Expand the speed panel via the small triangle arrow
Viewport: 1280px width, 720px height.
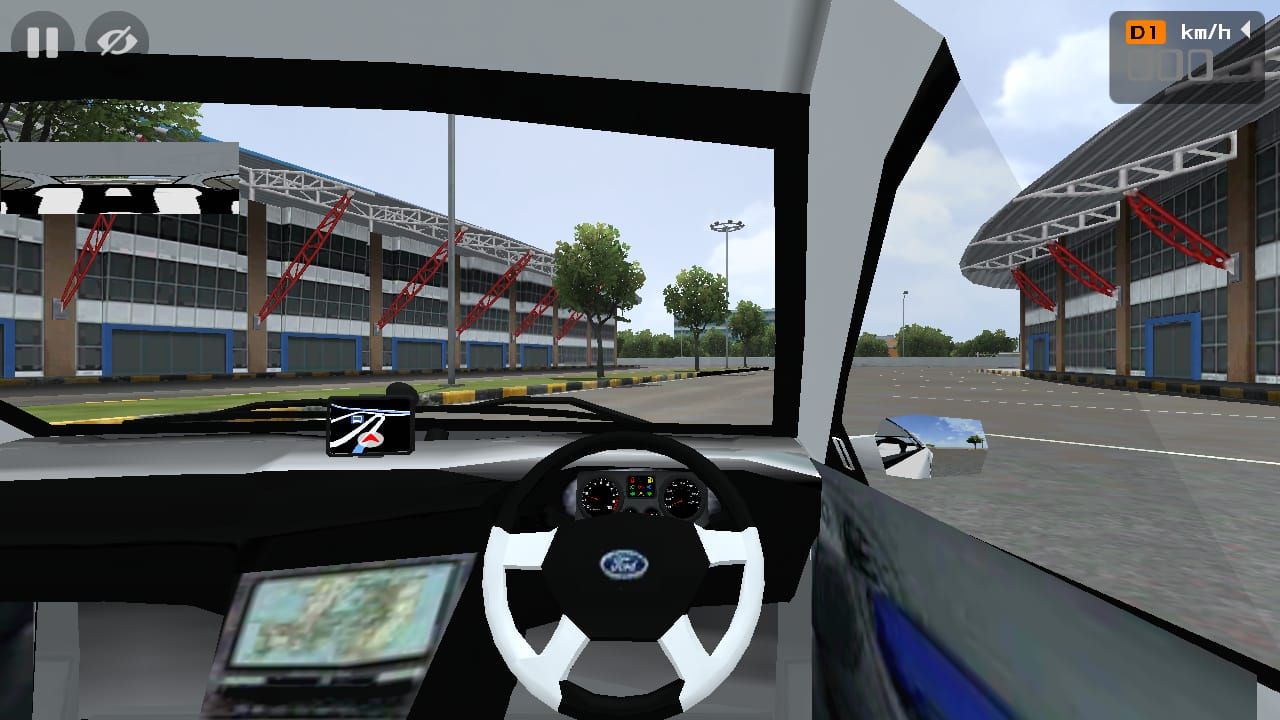tap(1246, 31)
